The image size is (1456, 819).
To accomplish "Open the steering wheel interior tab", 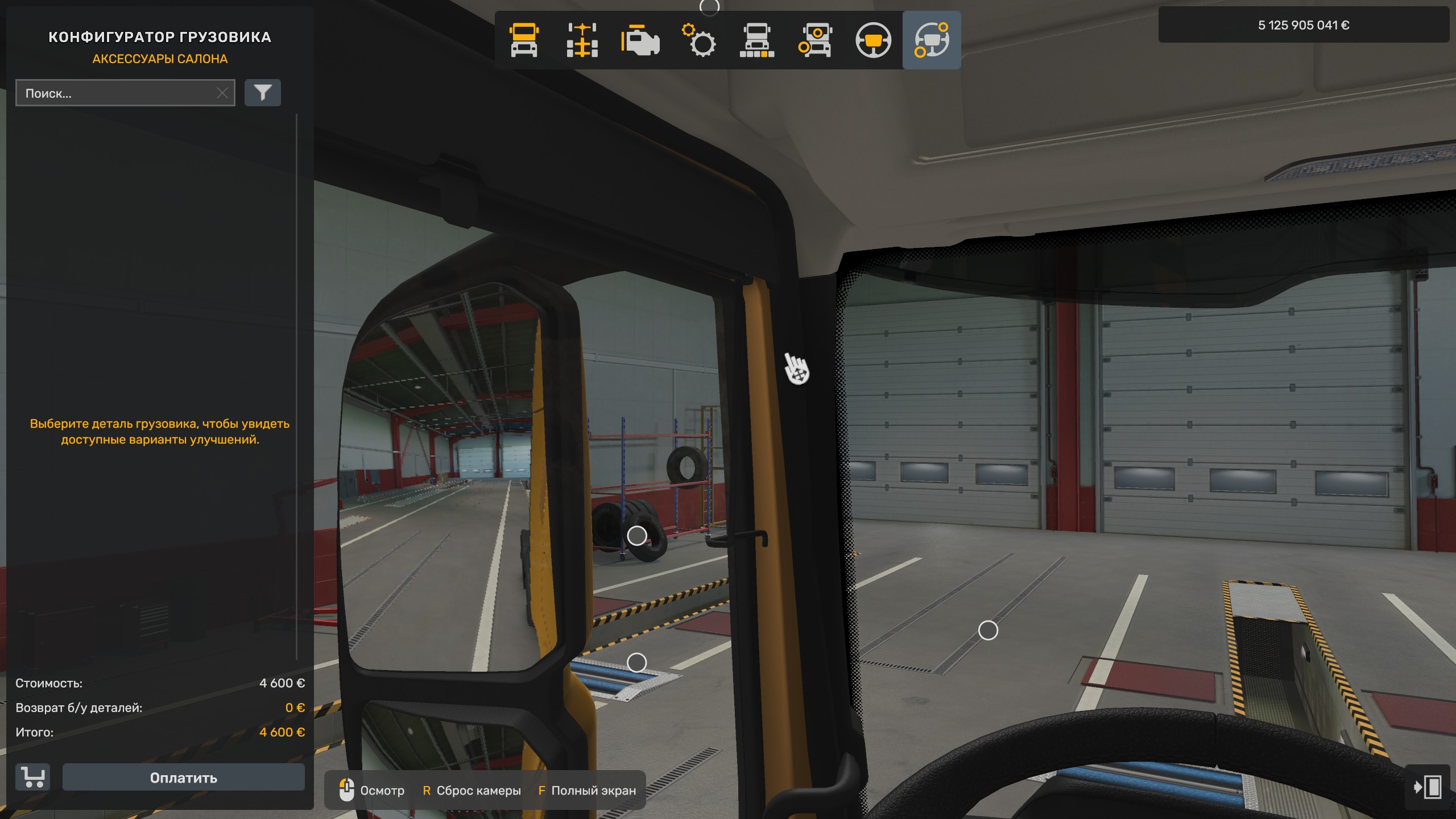I will (x=874, y=40).
